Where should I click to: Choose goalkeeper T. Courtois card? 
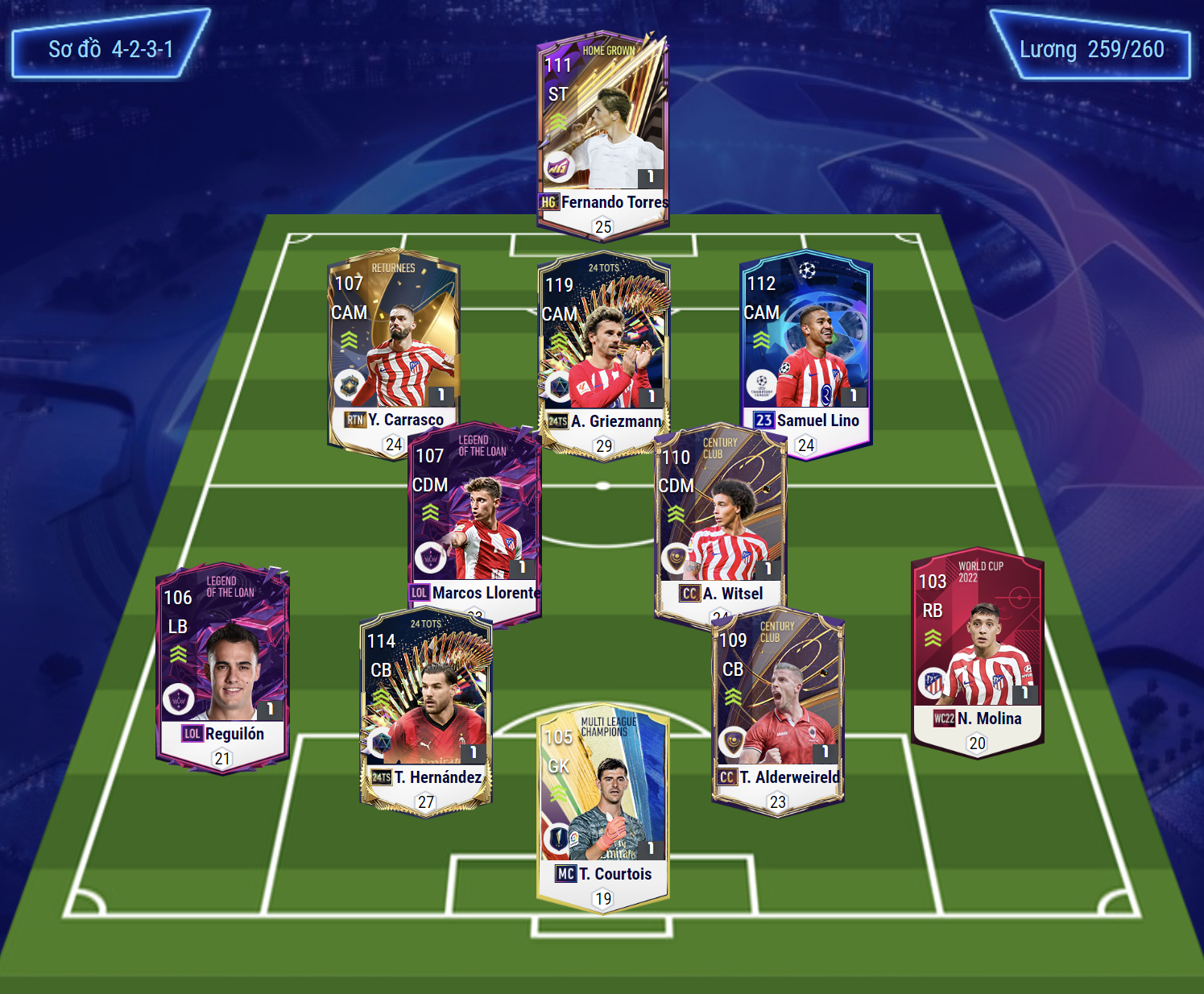[x=603, y=806]
